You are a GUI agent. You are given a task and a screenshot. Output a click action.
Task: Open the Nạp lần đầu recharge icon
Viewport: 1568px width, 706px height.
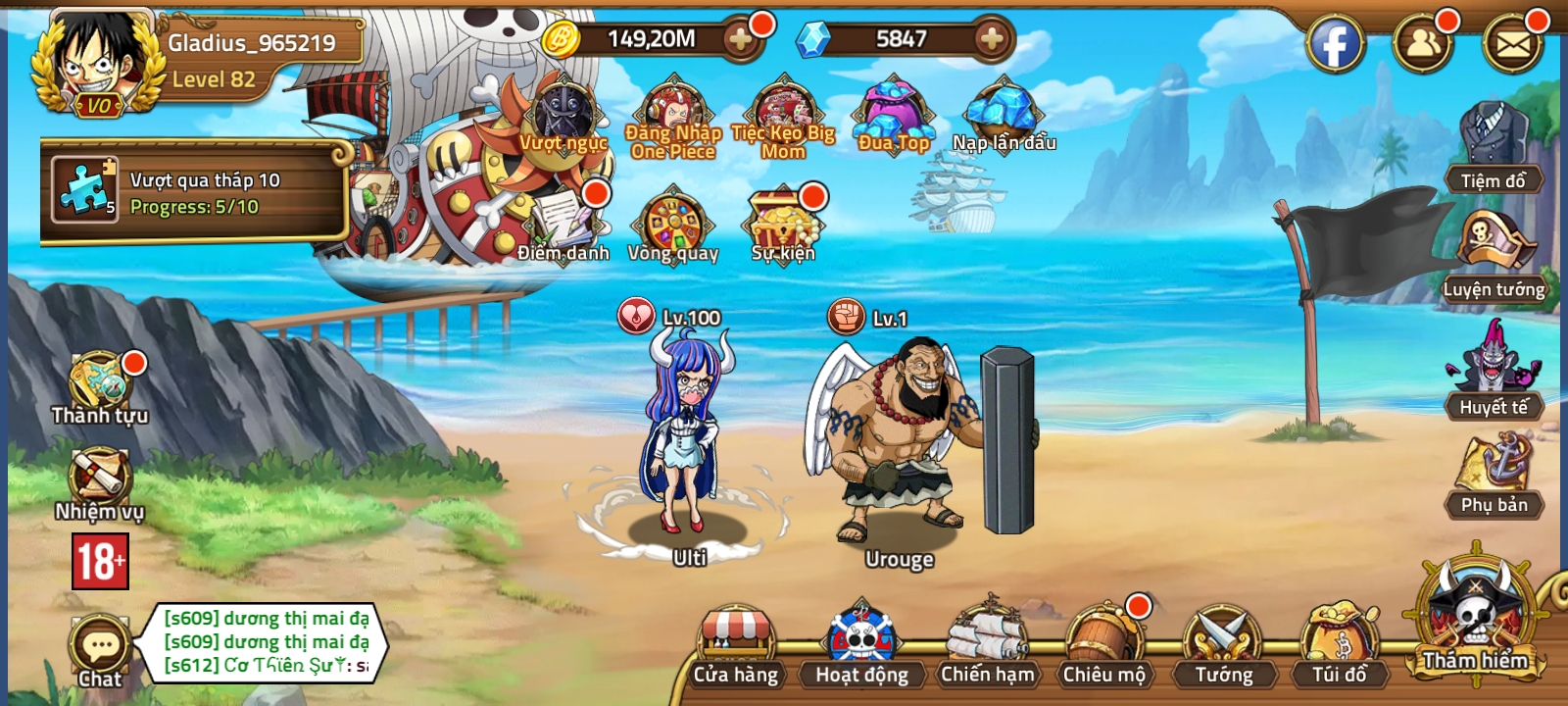point(1002,110)
